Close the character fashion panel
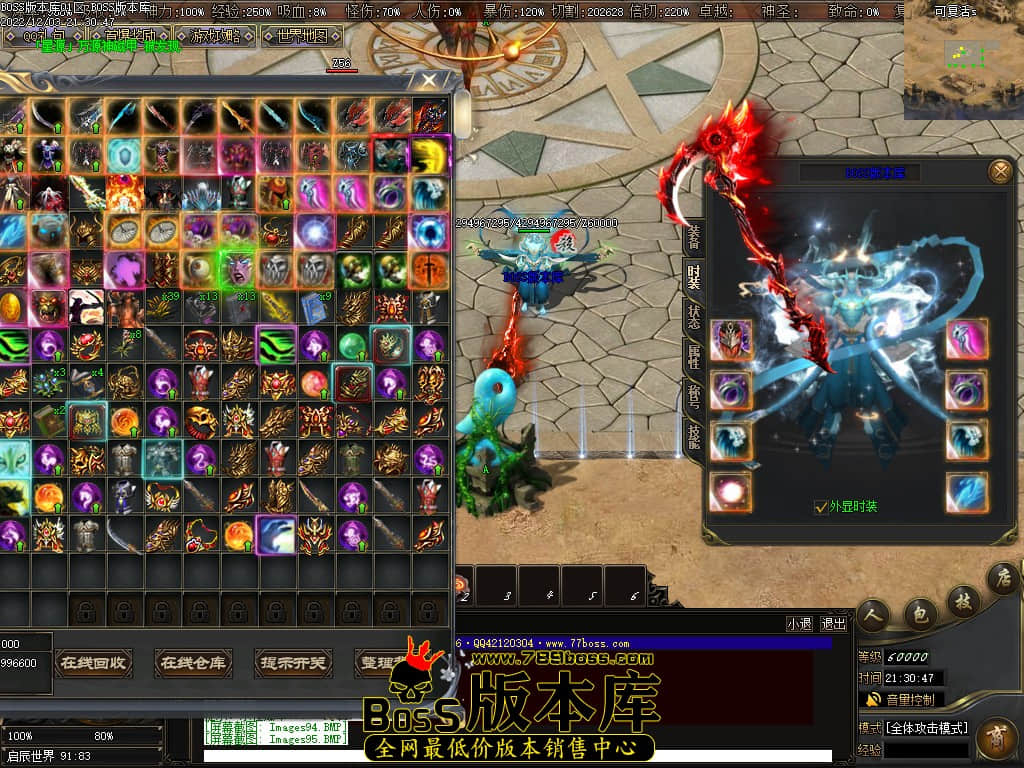 [x=1000, y=172]
